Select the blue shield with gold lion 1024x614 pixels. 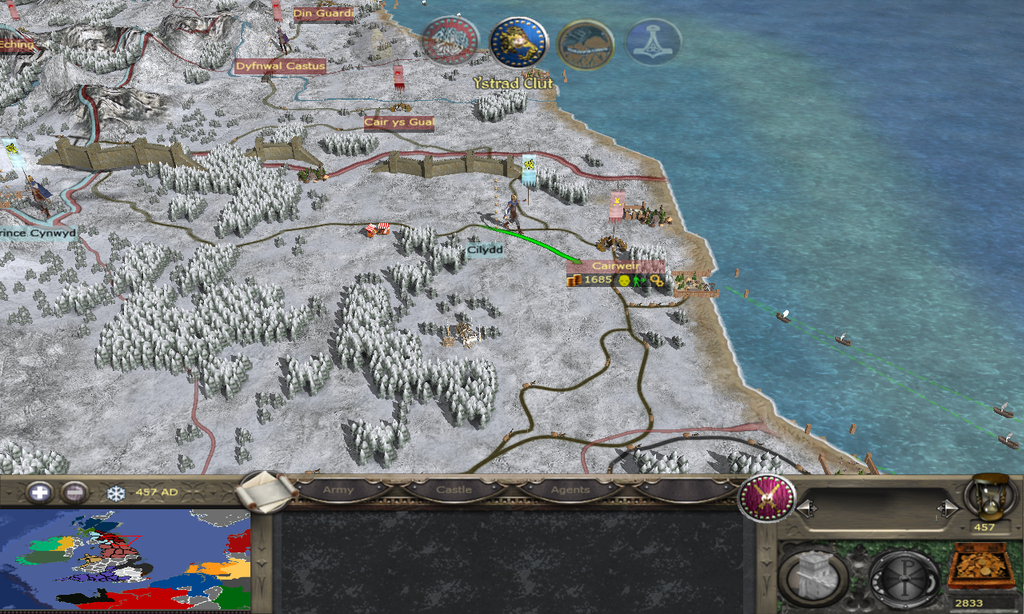pyautogui.click(x=518, y=42)
